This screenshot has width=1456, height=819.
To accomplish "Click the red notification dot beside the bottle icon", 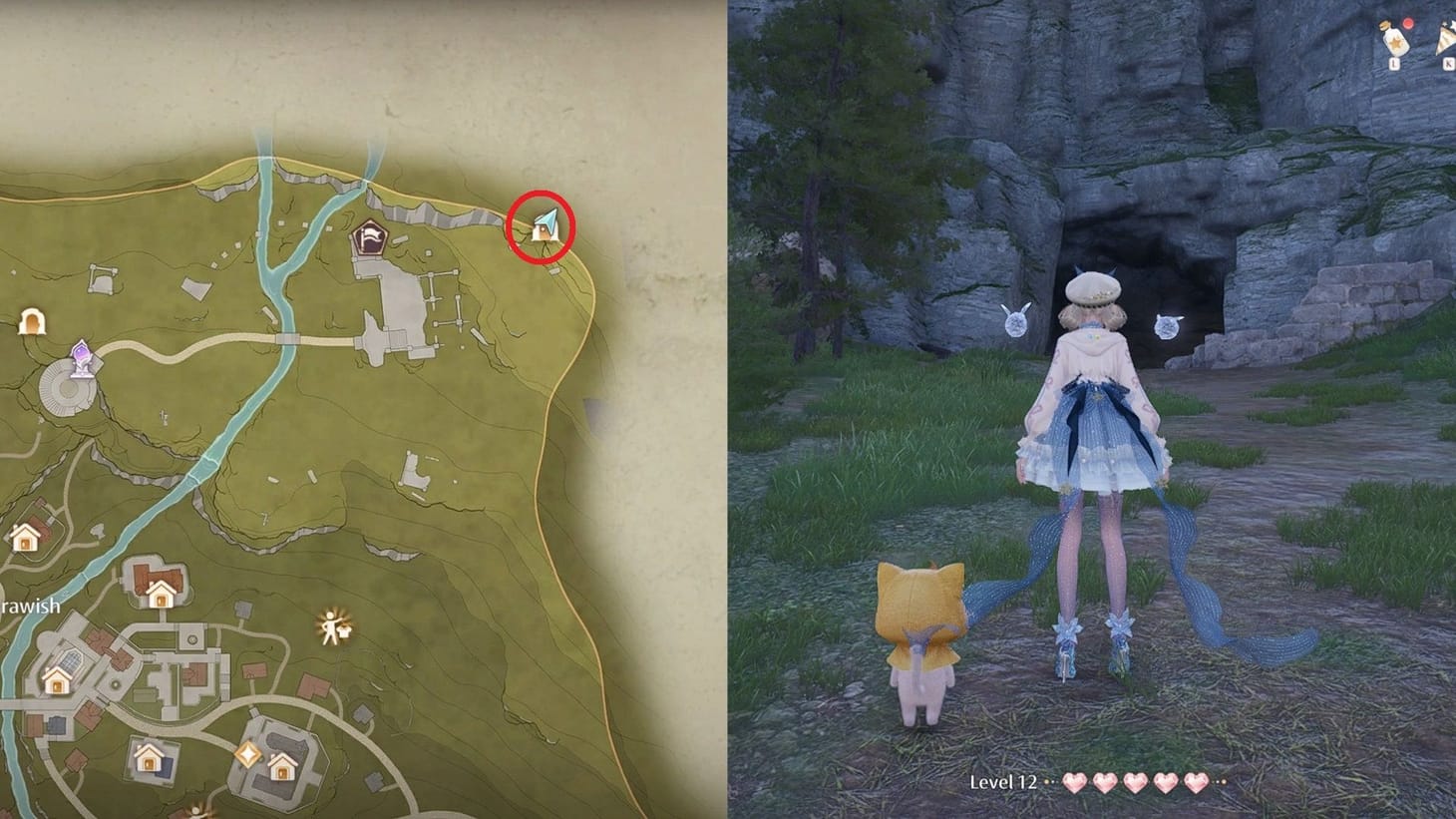I will click(1408, 23).
